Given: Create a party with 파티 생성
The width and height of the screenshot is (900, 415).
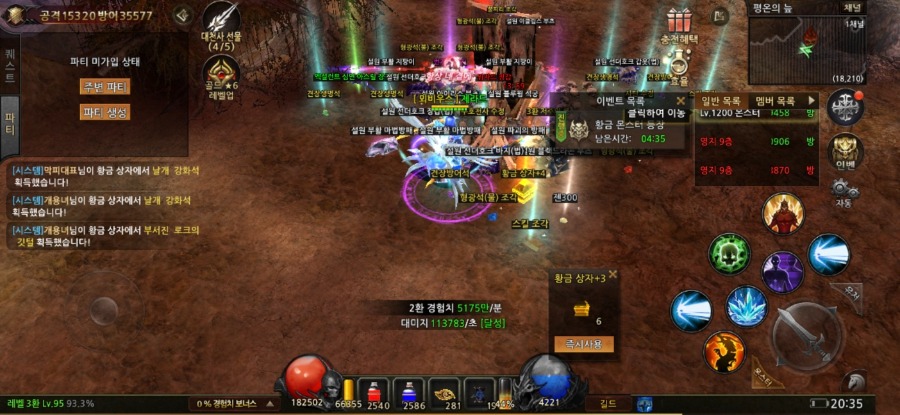Looking at the screenshot, I should point(104,112).
